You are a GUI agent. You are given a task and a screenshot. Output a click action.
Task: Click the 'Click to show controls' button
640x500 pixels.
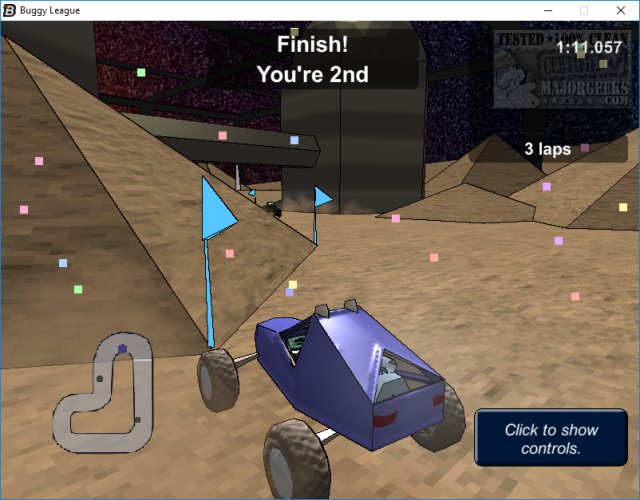coord(551,439)
